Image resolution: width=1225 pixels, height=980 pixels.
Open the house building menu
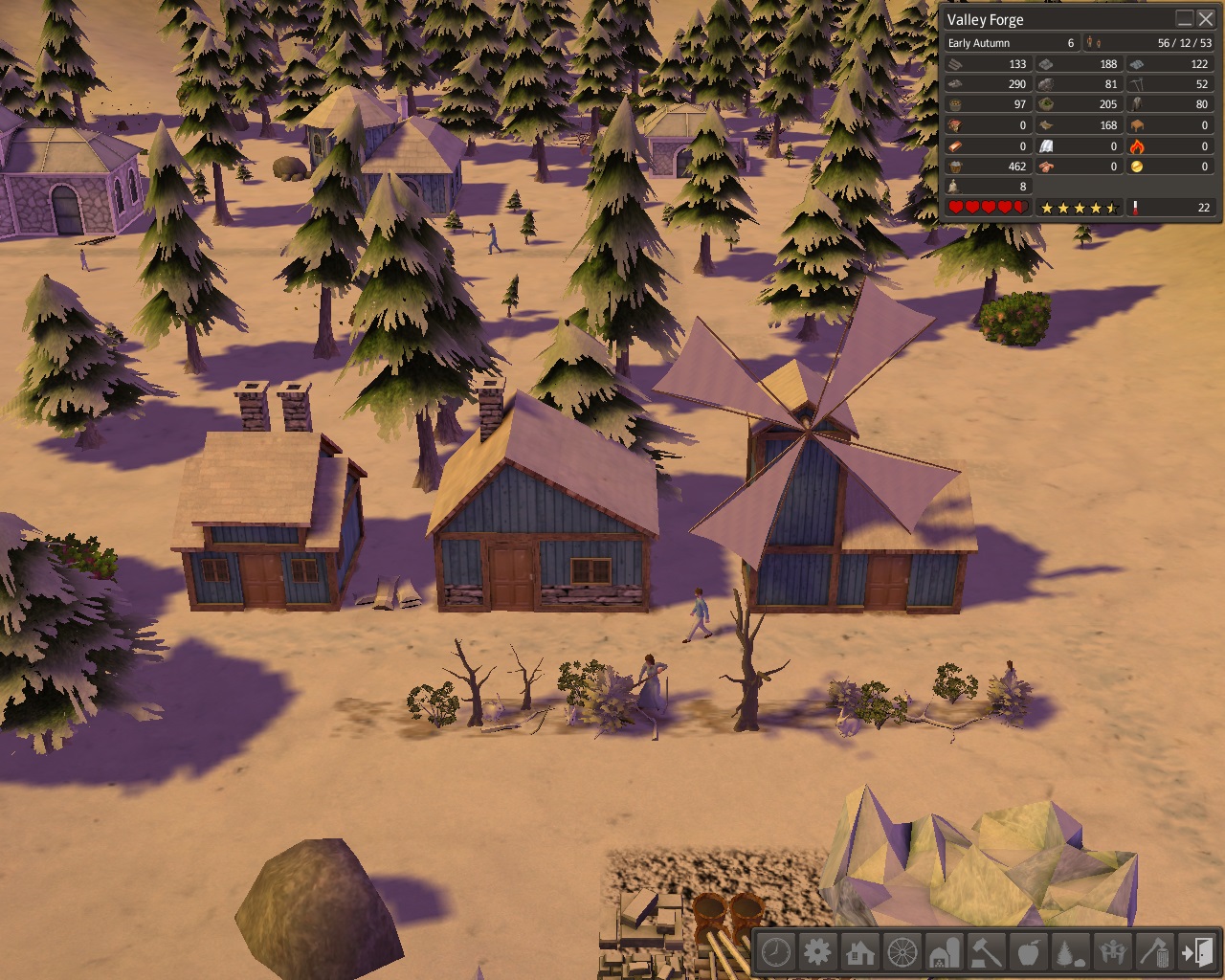[x=860, y=952]
